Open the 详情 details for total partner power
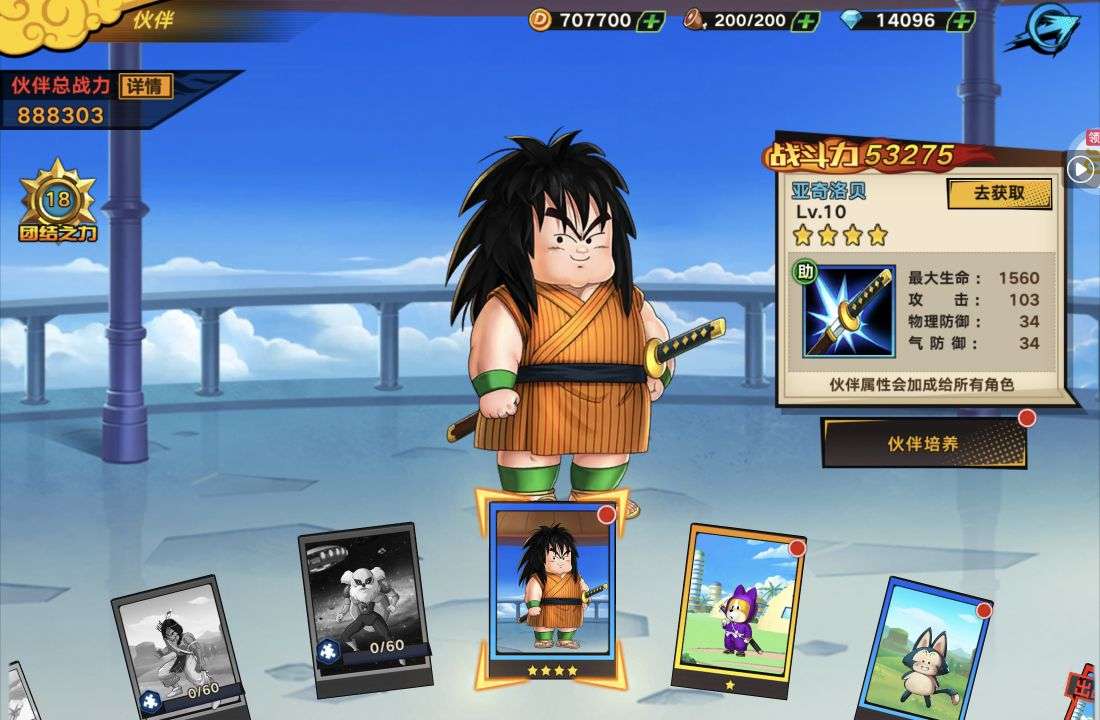This screenshot has height=720, width=1100. [145, 86]
